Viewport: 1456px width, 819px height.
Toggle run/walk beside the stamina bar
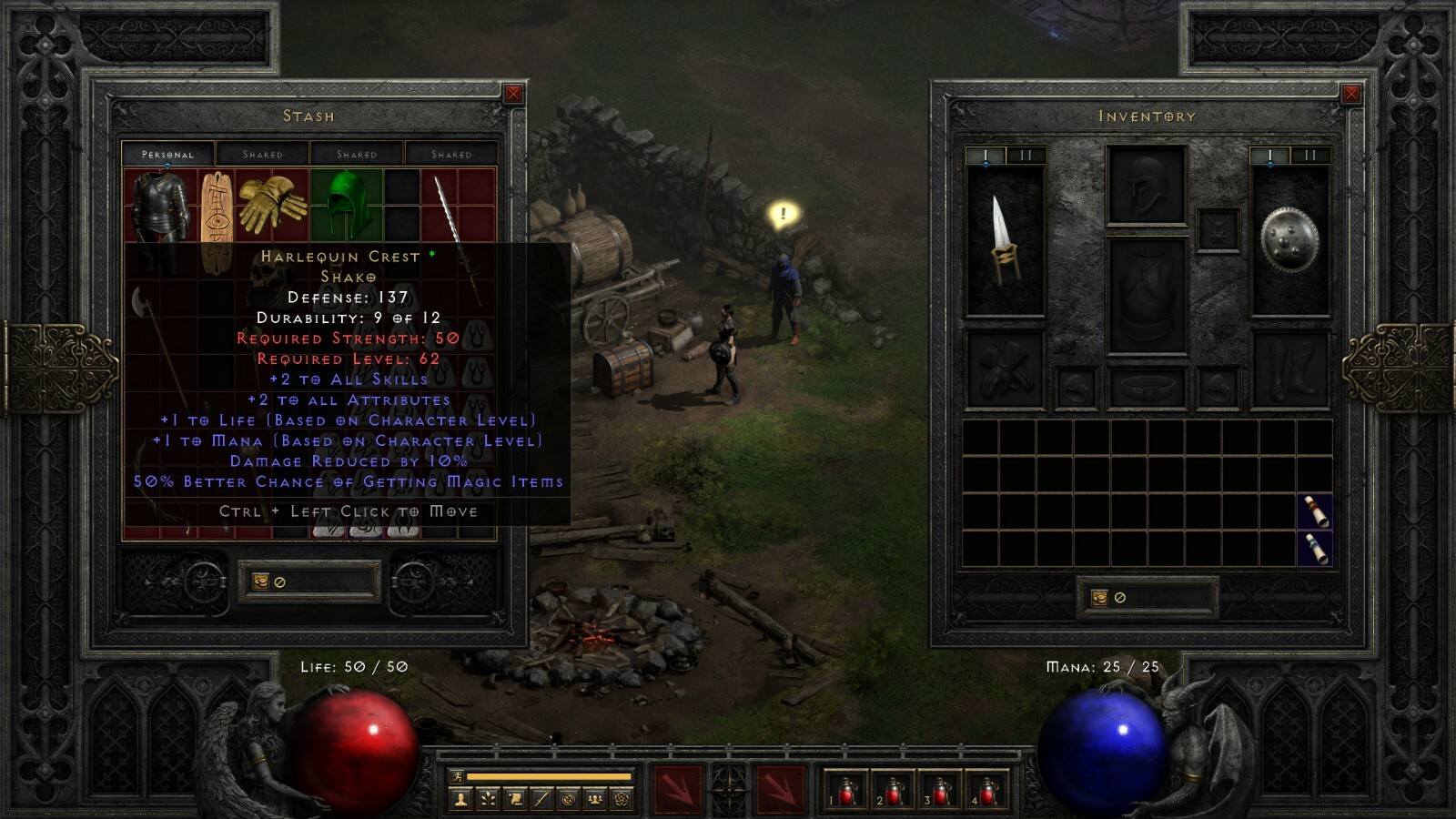pyautogui.click(x=458, y=777)
